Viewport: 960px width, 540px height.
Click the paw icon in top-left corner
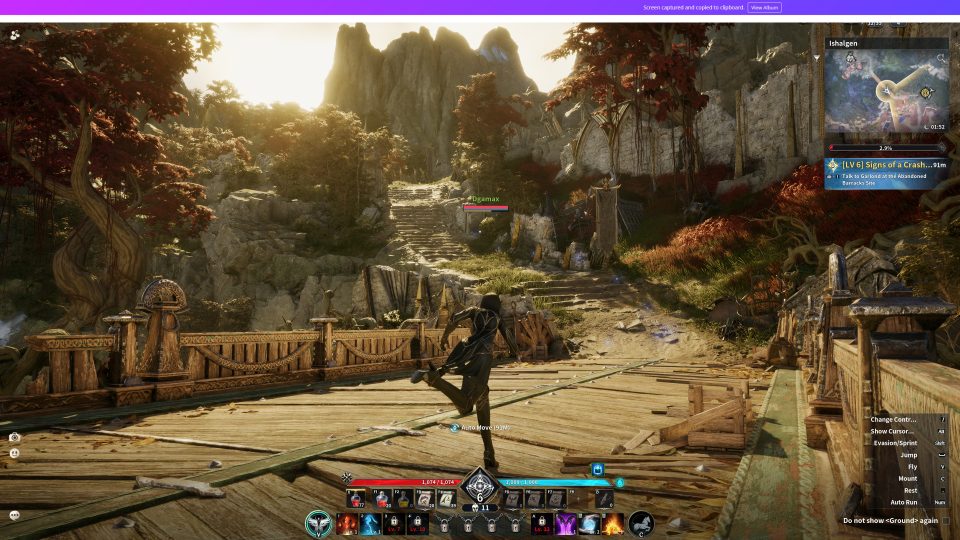coord(15,34)
